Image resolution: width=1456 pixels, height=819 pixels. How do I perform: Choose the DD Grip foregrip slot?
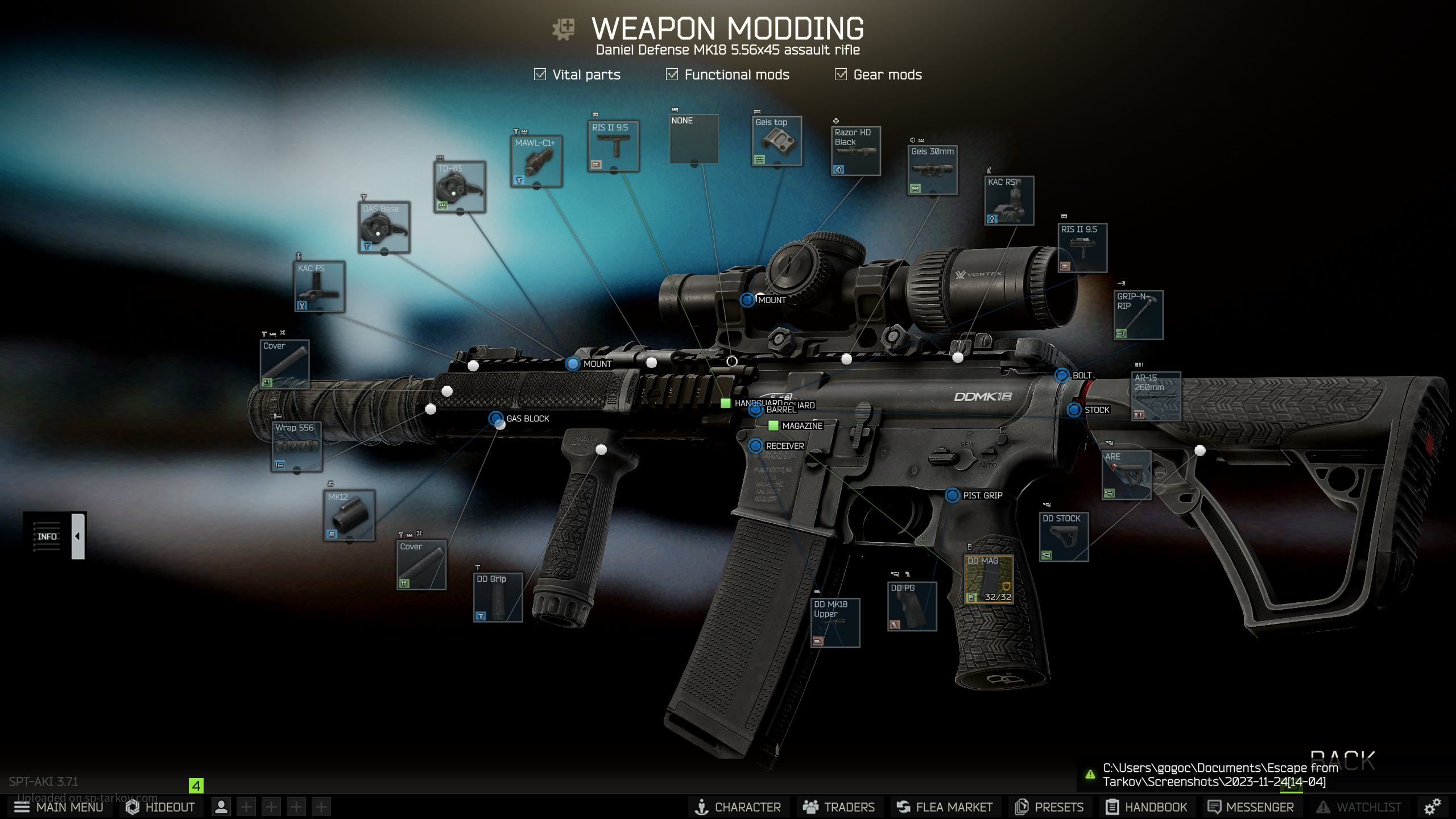click(498, 597)
